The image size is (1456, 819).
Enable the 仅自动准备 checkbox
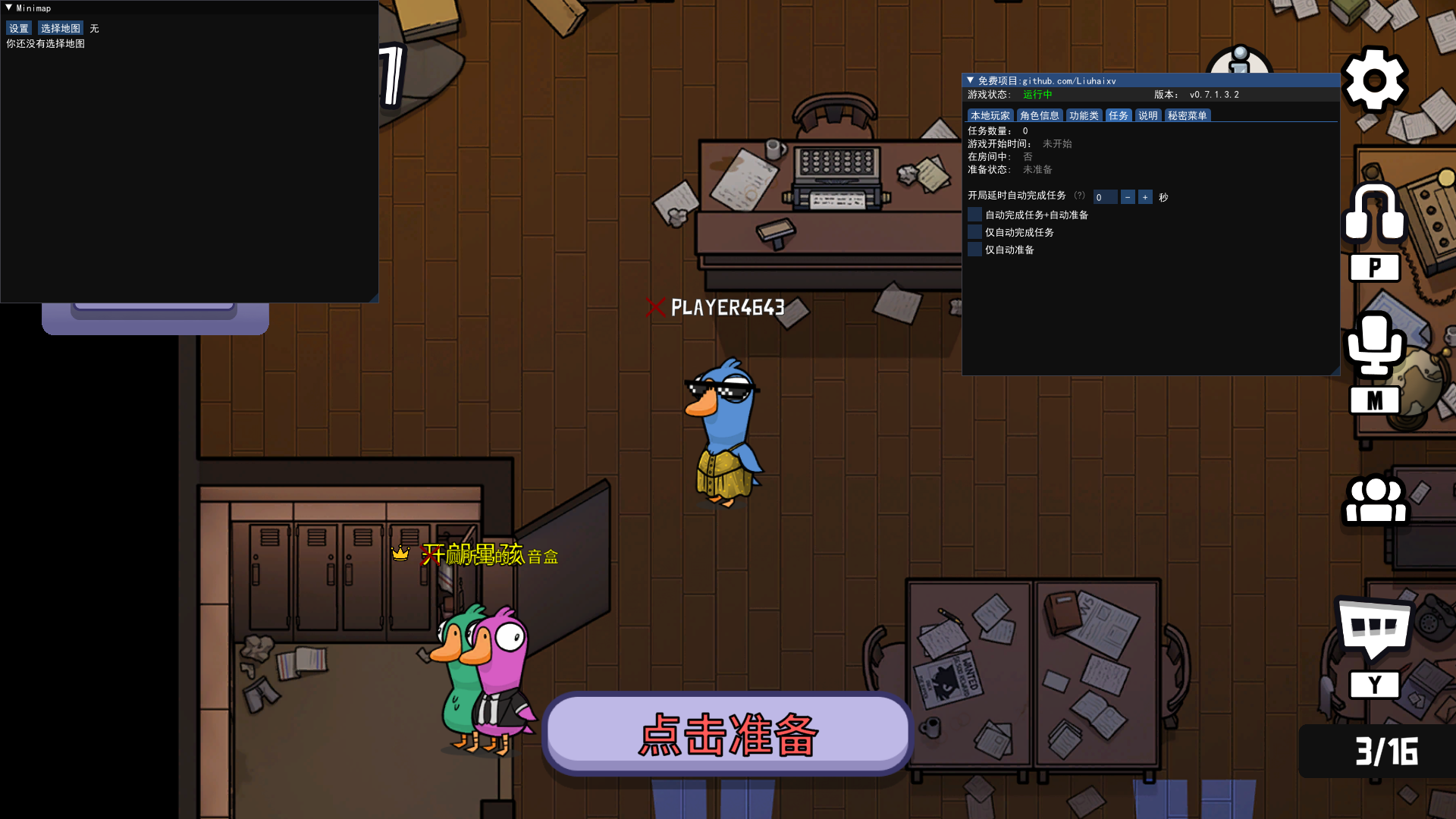coord(974,249)
